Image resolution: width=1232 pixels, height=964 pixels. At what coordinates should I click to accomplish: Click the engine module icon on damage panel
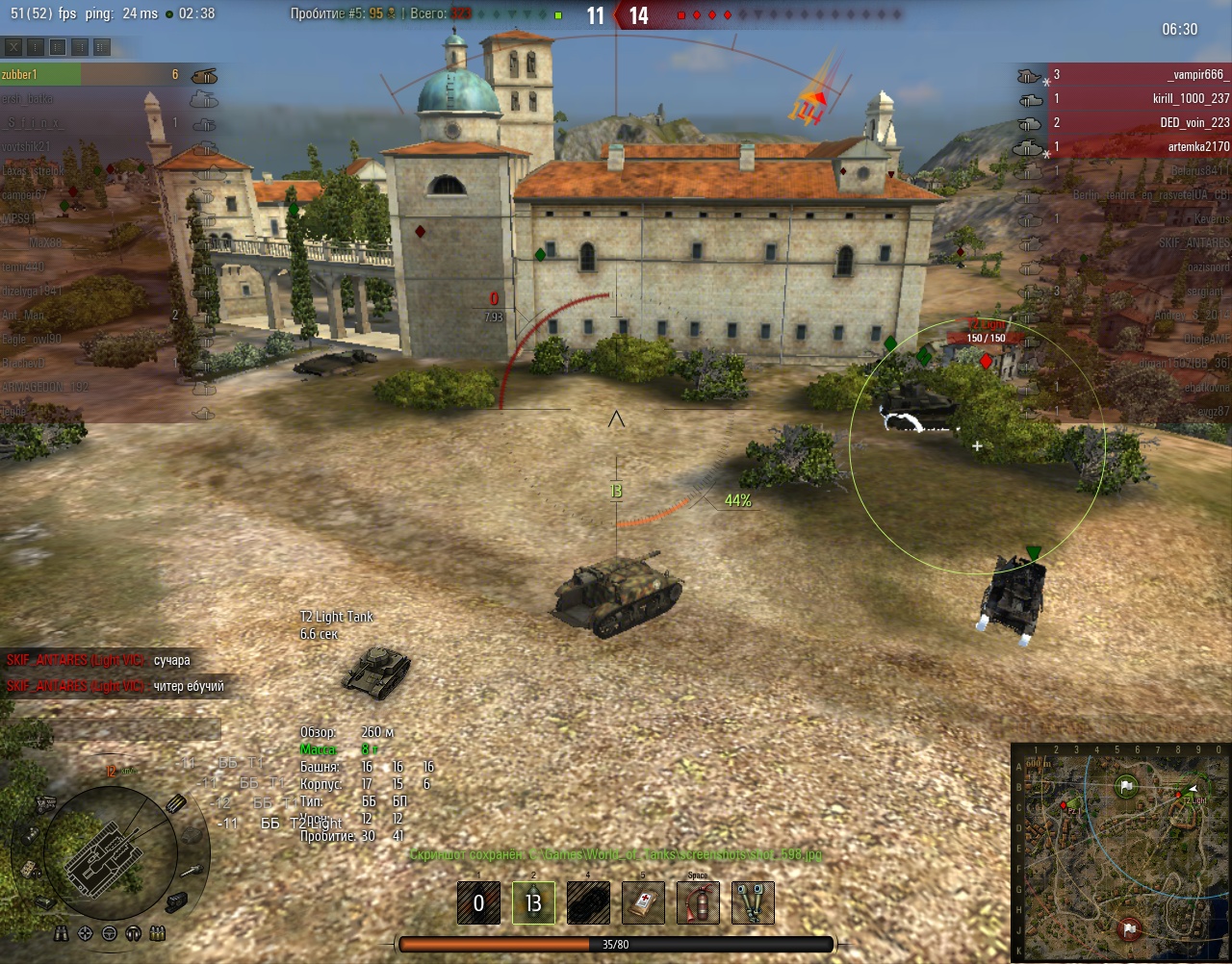click(x=44, y=803)
